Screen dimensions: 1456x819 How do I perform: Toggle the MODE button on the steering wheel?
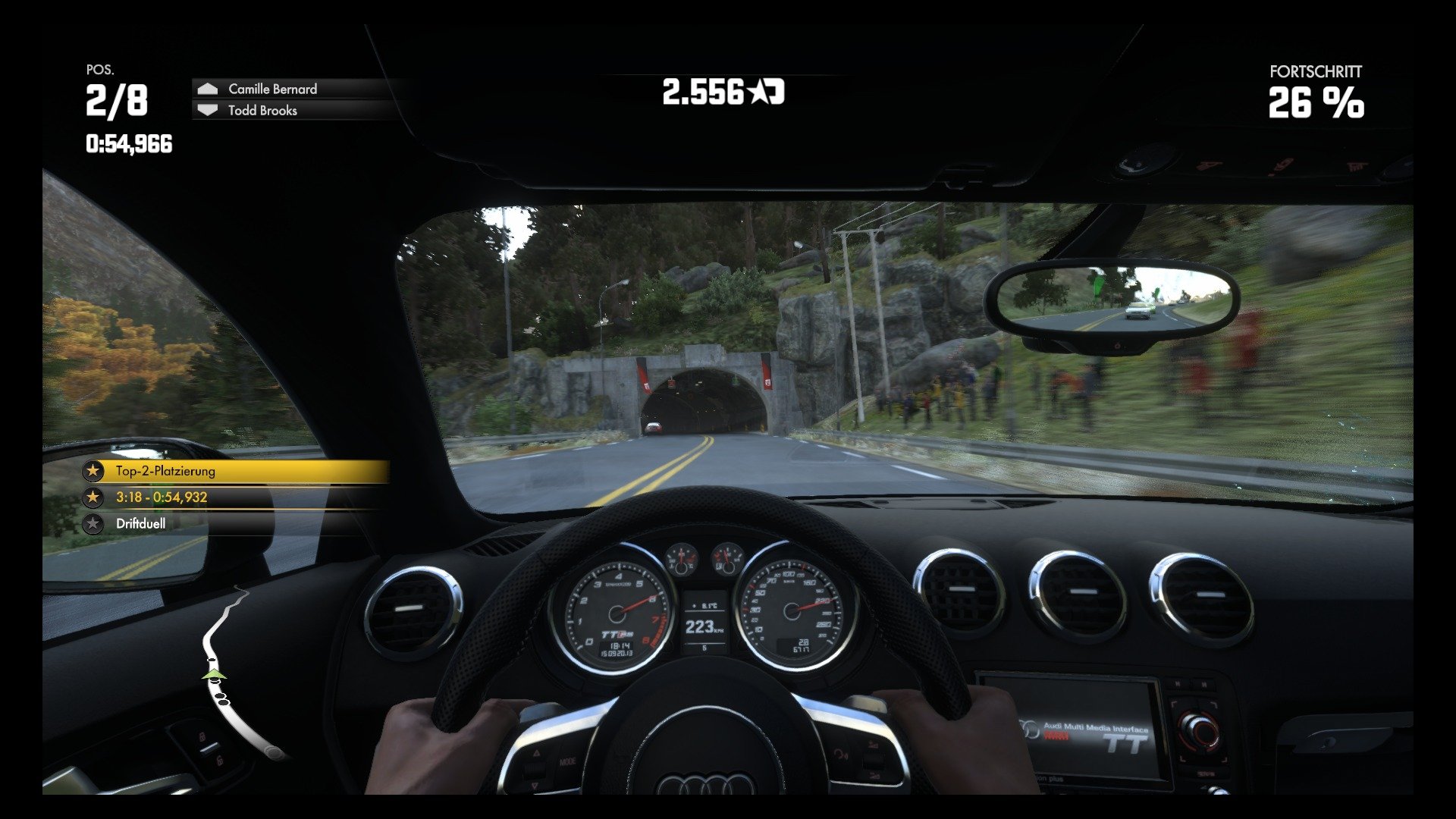(x=568, y=761)
